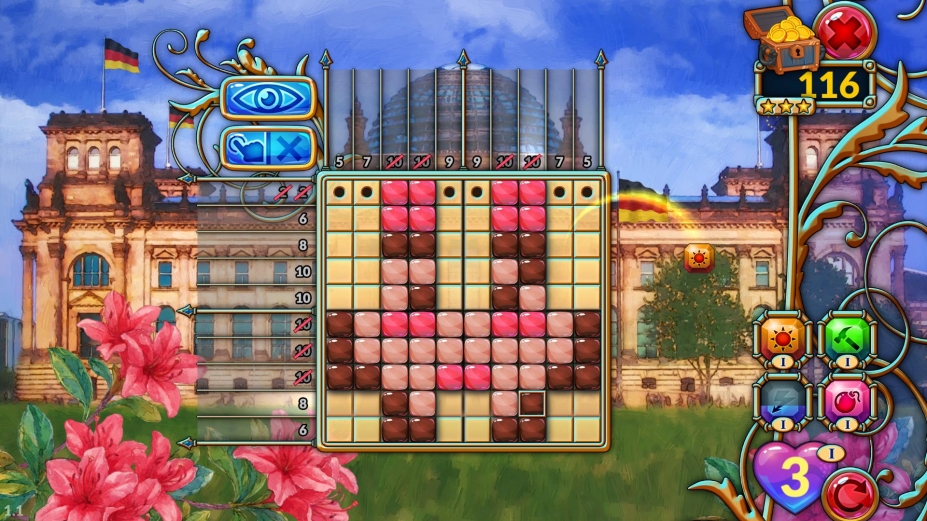Toggle the eye preview button

268,98
